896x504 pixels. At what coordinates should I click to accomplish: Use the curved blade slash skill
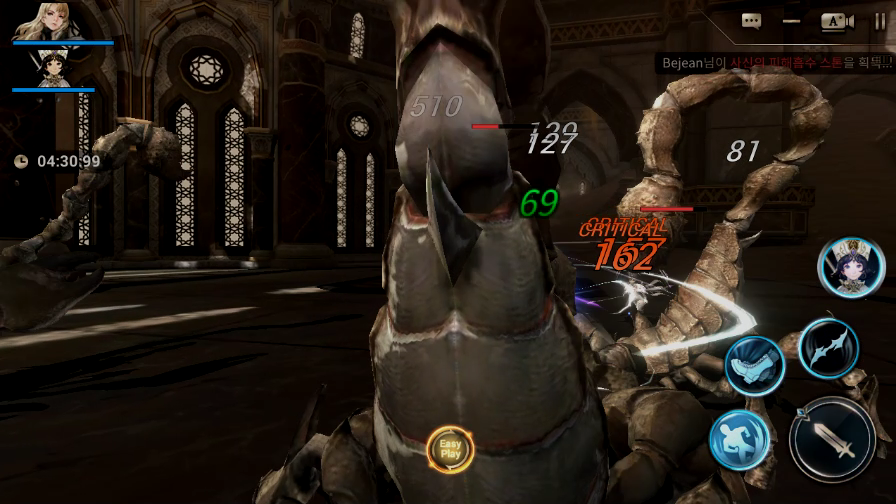(828, 347)
